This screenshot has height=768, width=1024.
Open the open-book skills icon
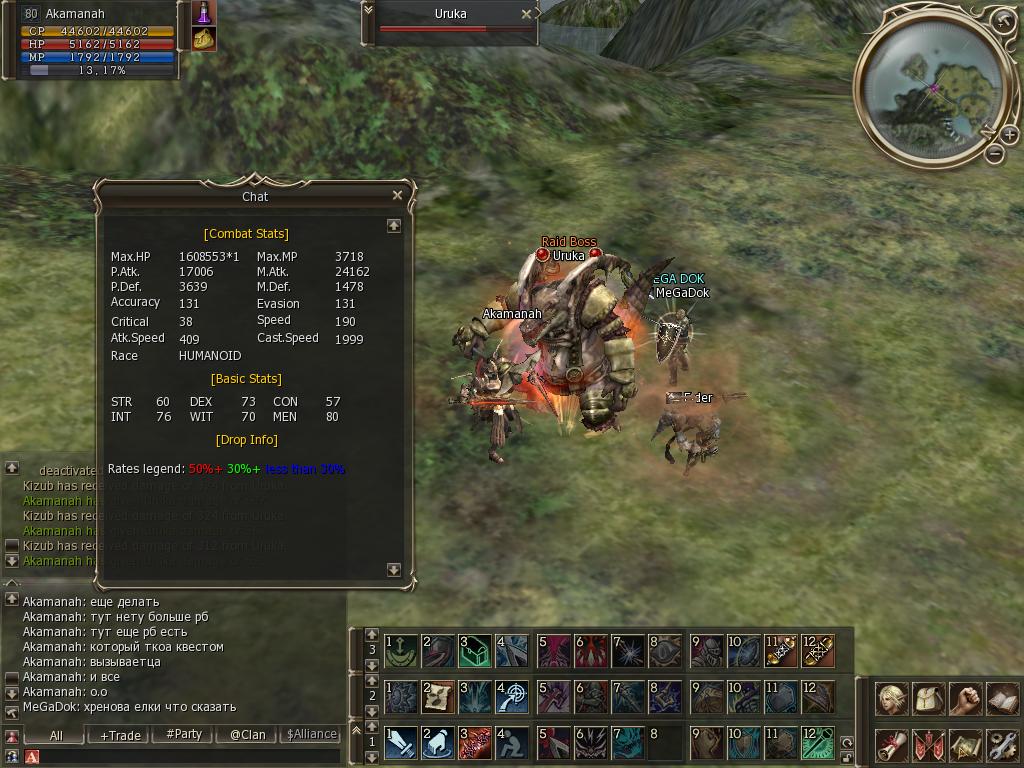click(x=1001, y=698)
